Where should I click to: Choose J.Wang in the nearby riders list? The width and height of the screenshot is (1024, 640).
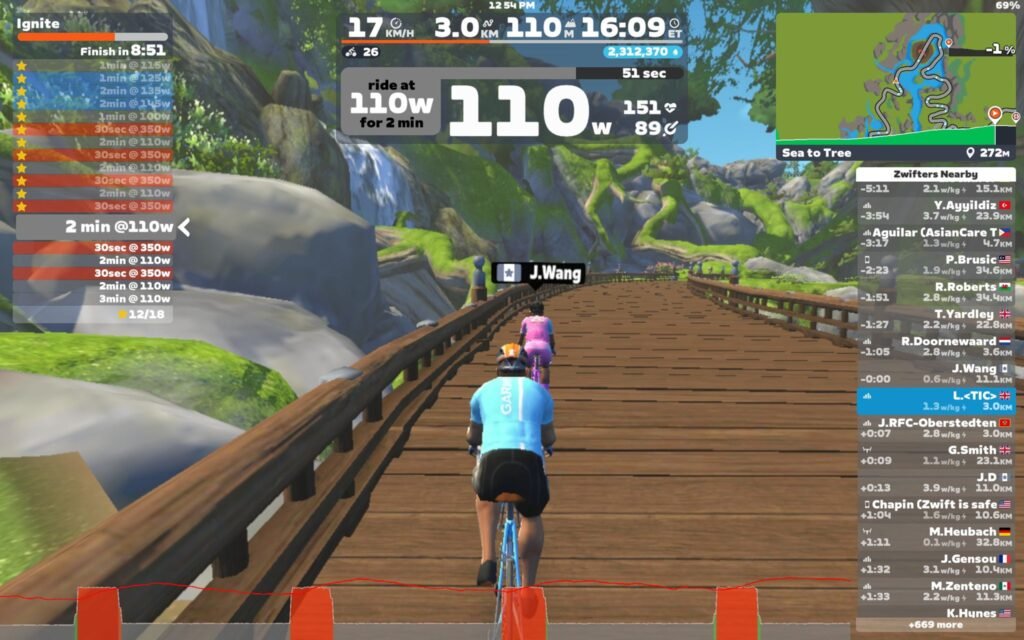[936, 374]
